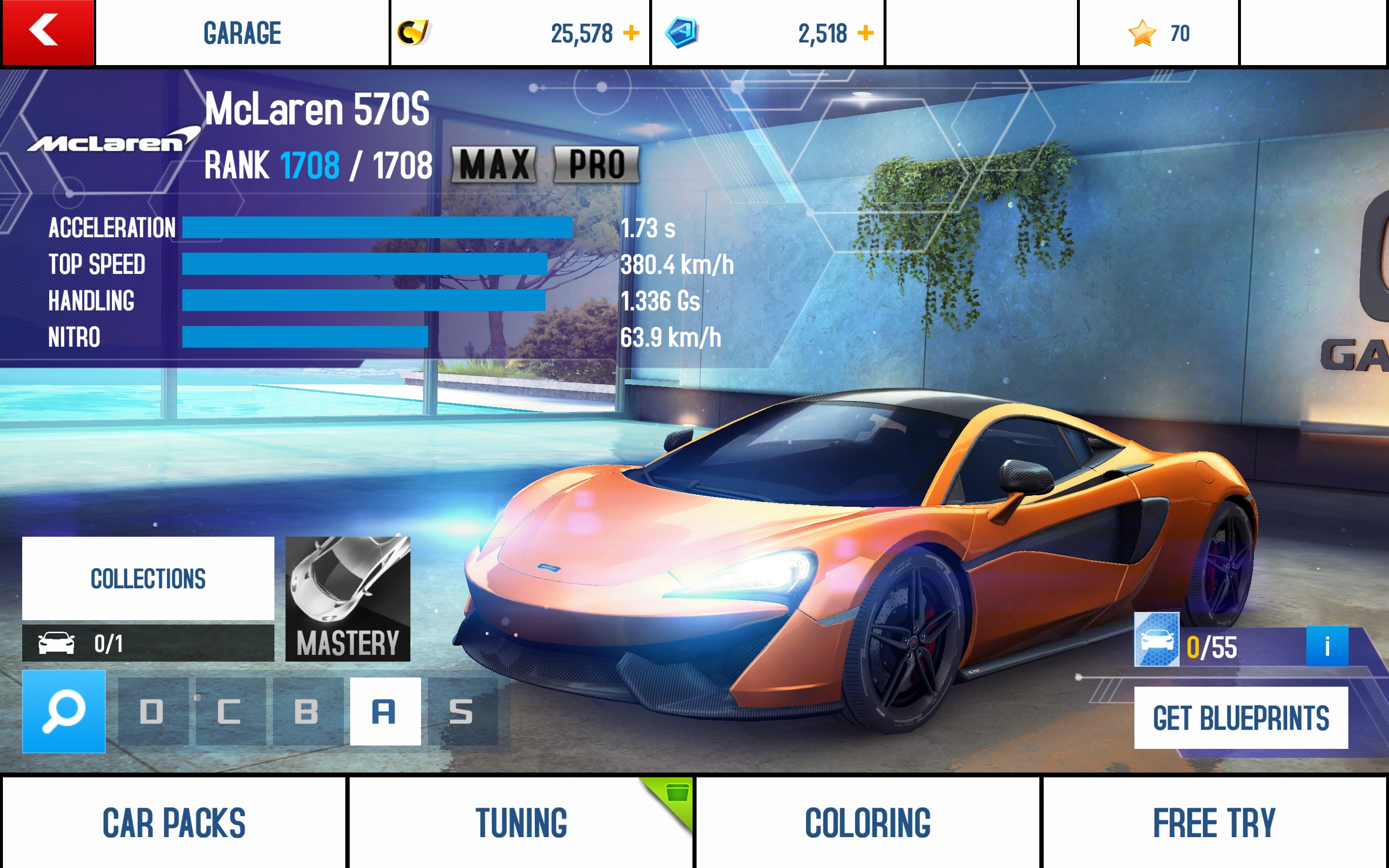Select the class A tab
The width and height of the screenshot is (1389, 868).
tap(385, 711)
